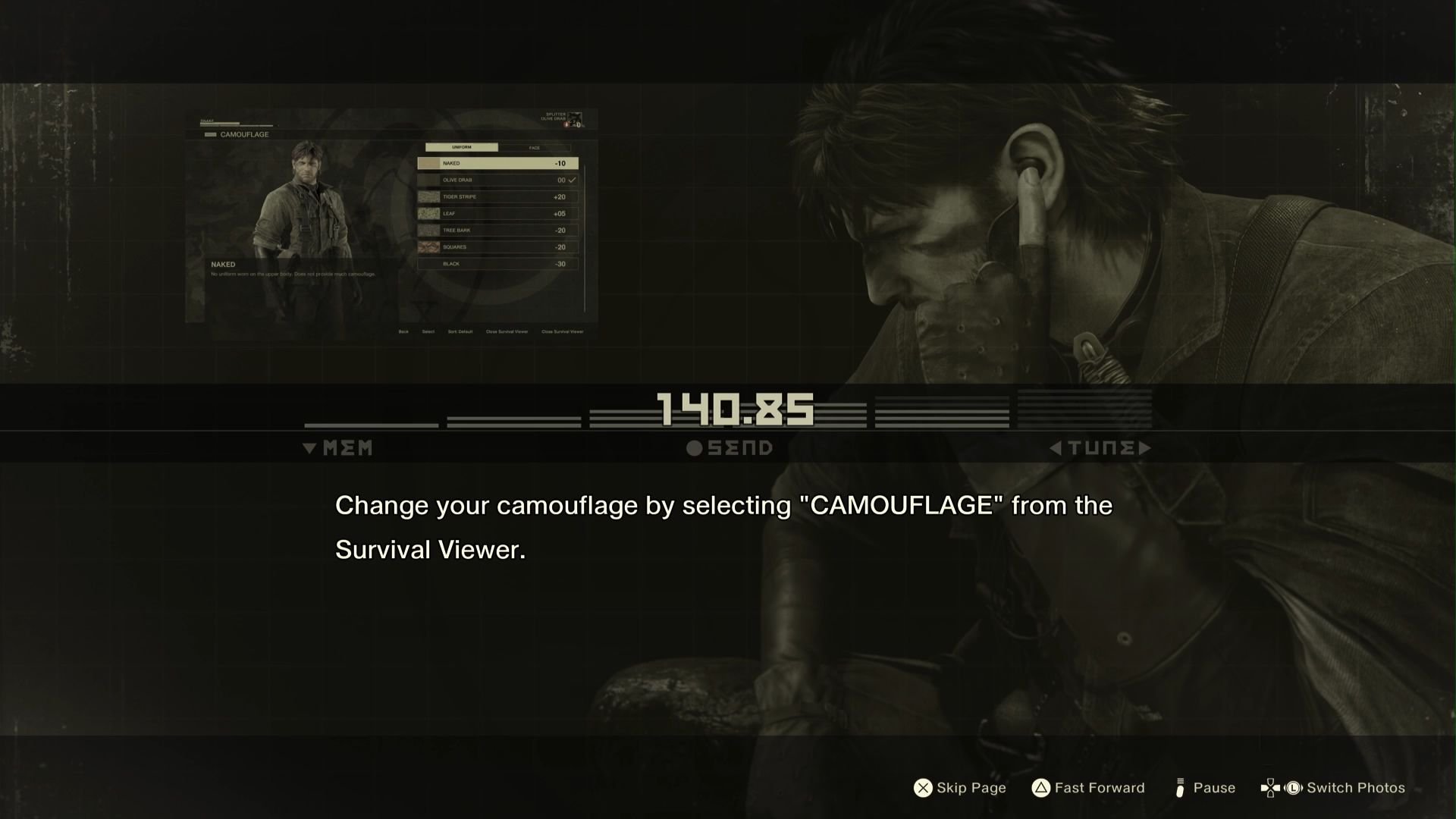This screenshot has height=819, width=1456.
Task: Click the red item counter icon near Olive Drab
Action: pos(566,125)
